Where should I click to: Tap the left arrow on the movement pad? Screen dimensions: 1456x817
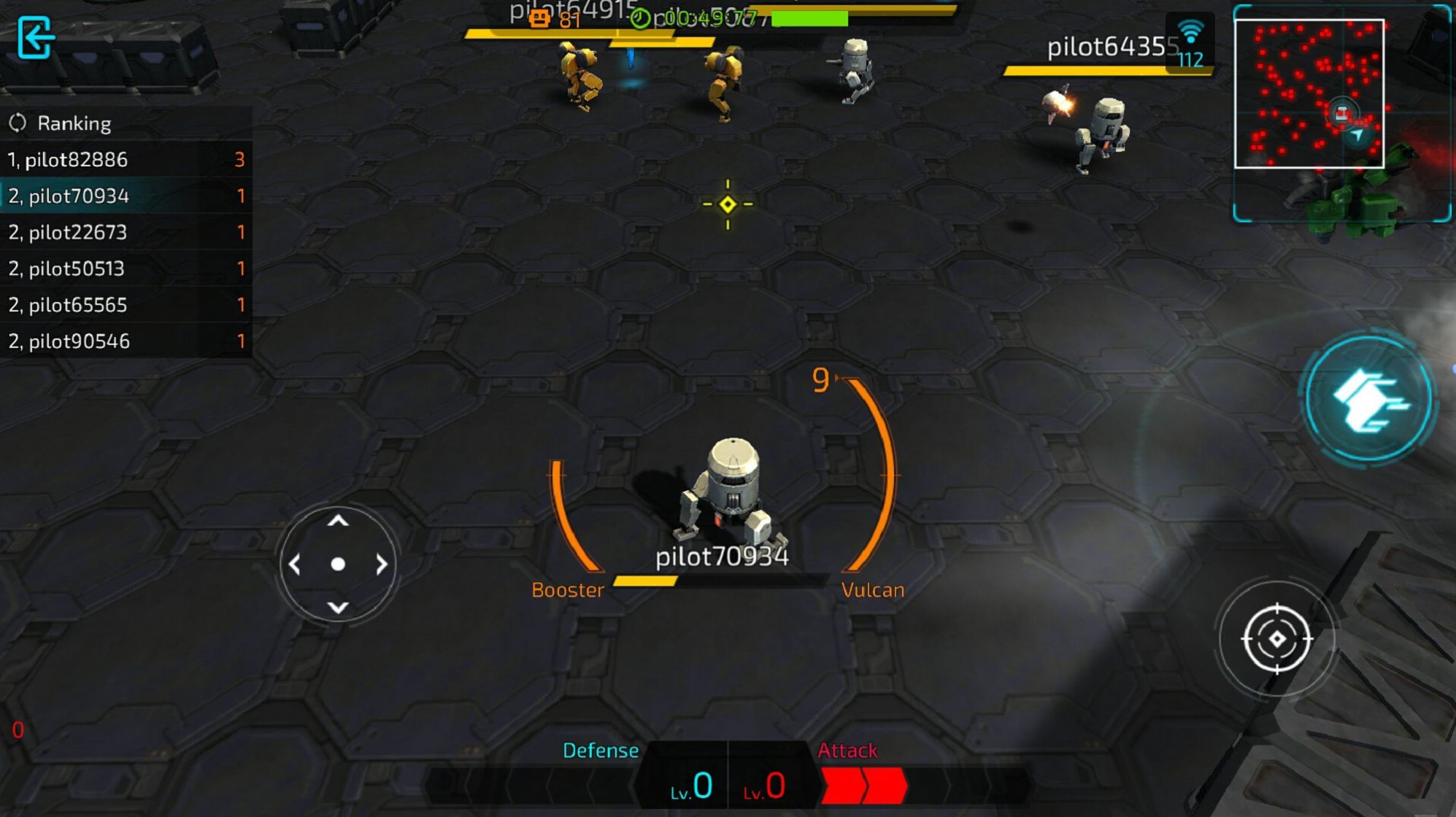click(x=295, y=564)
